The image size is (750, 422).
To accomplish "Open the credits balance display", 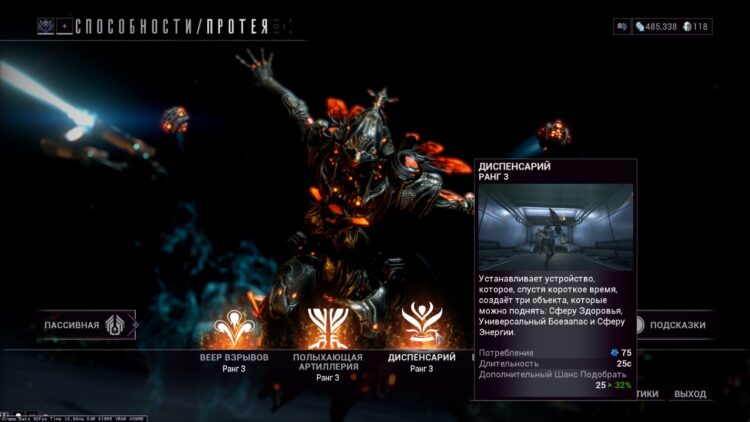I will coord(655,26).
